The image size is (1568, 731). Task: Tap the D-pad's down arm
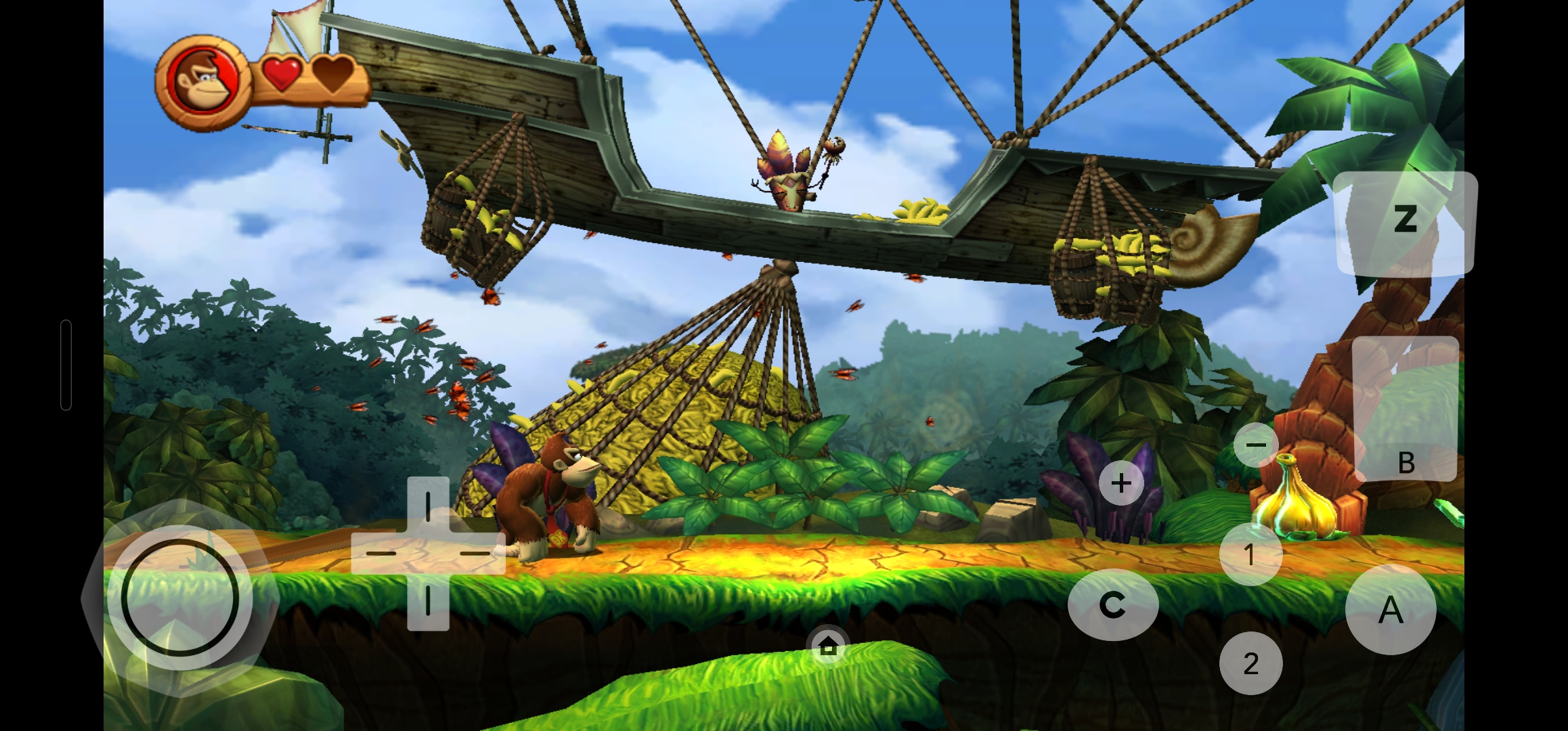[x=428, y=602]
